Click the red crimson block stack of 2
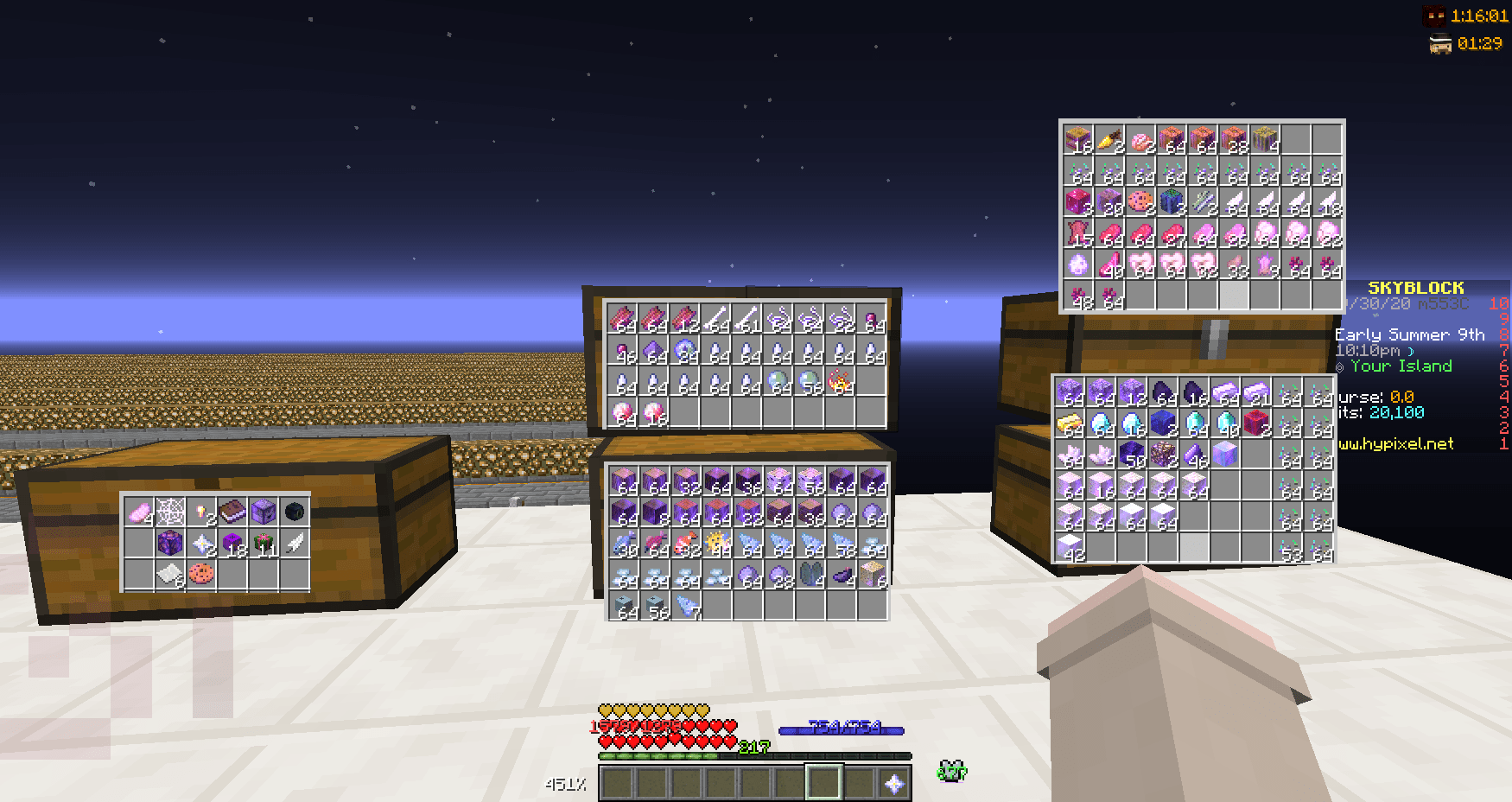1512x802 pixels. tap(1256, 422)
